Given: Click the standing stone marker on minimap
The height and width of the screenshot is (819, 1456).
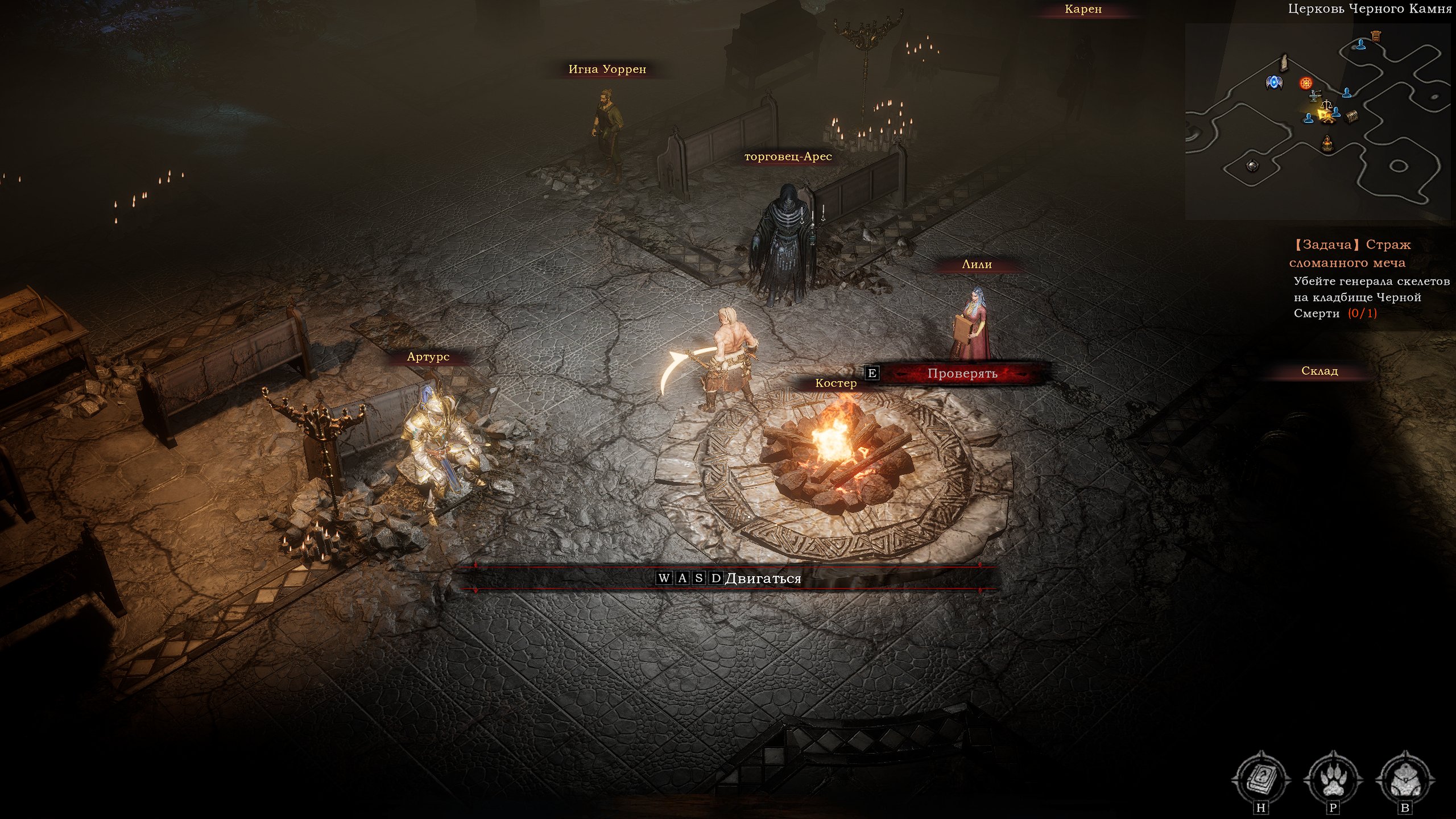Looking at the screenshot, I should click(1284, 63).
